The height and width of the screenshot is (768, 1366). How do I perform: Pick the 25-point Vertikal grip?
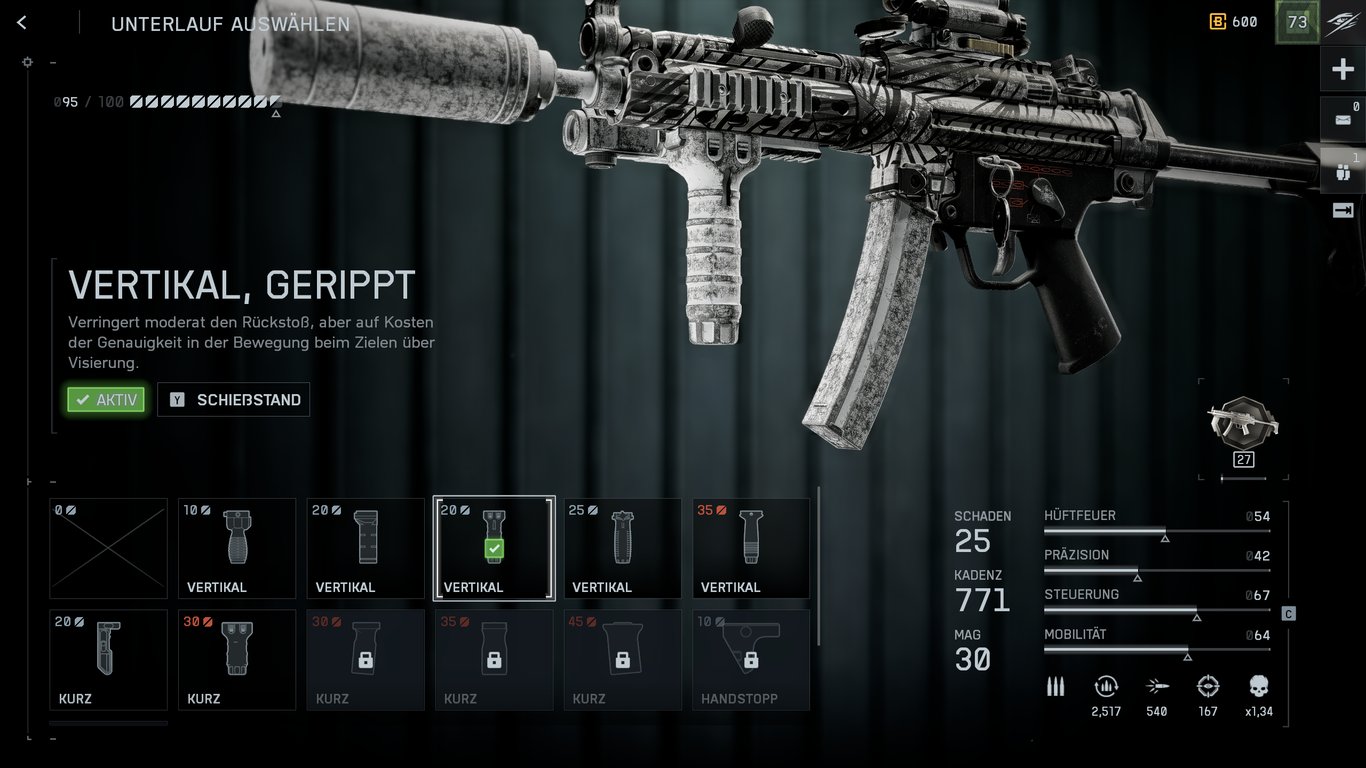[622, 548]
